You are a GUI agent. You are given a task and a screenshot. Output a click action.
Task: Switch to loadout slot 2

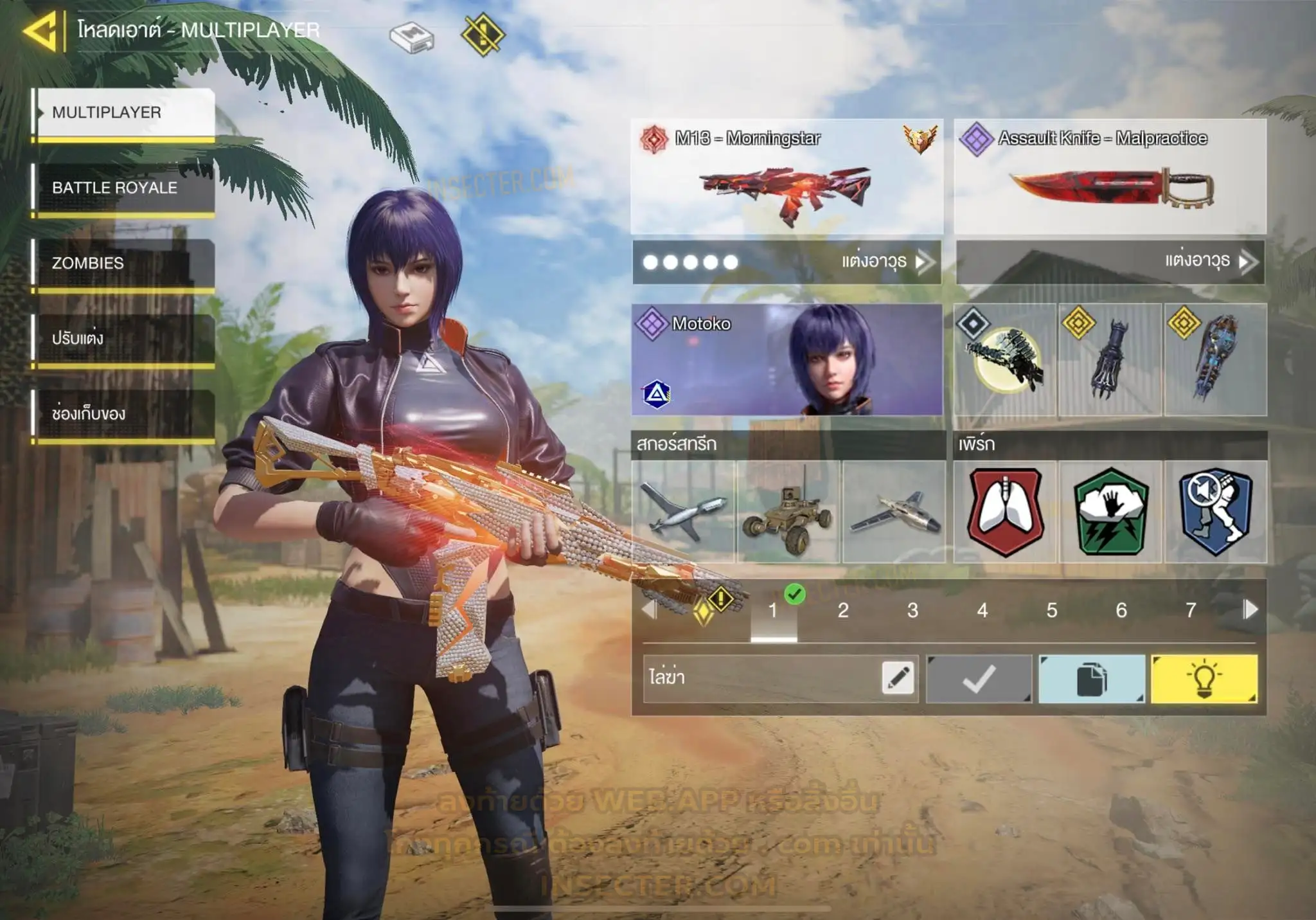[x=843, y=610]
